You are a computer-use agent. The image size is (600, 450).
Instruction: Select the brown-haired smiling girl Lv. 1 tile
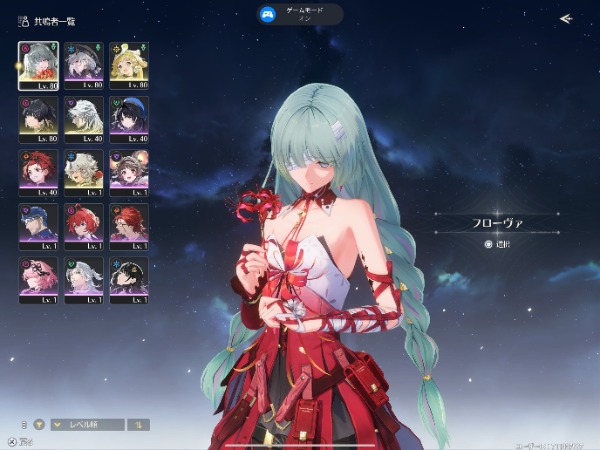[x=128, y=171]
